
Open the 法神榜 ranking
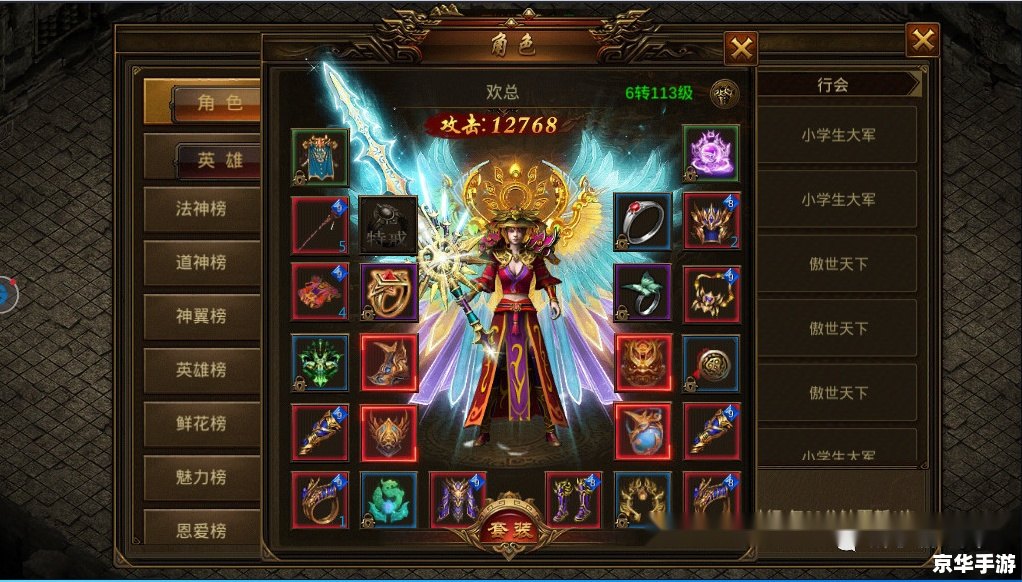201,210
